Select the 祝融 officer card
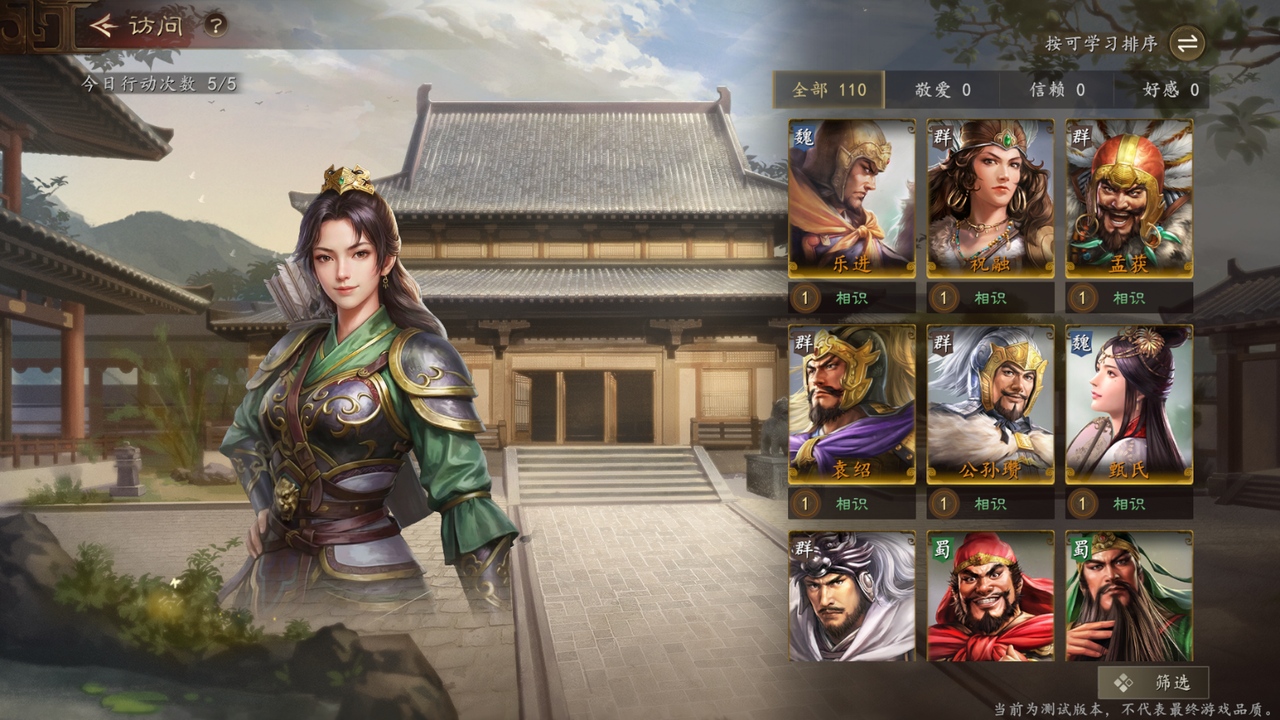This screenshot has width=1280, height=720. (x=990, y=198)
